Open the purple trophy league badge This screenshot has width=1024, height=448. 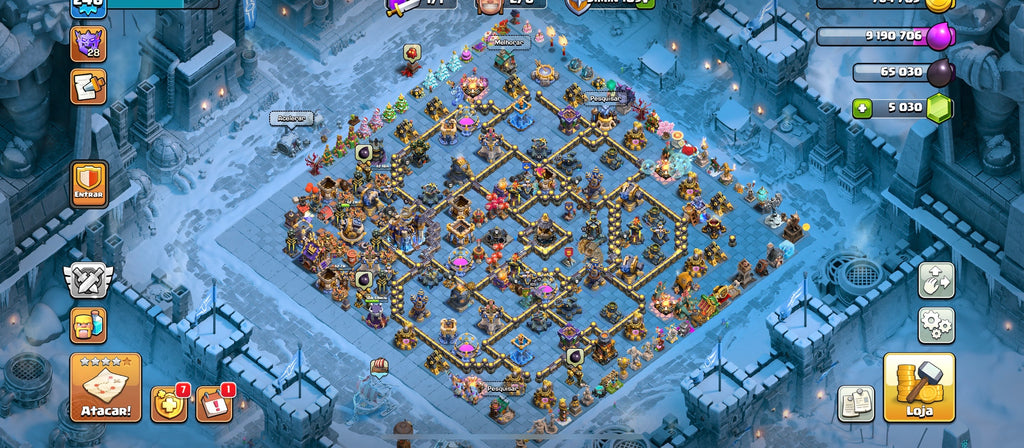click(88, 44)
